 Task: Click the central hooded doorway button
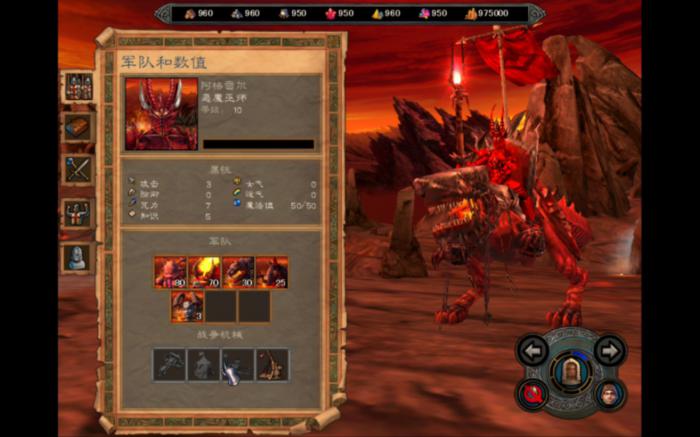click(x=571, y=372)
